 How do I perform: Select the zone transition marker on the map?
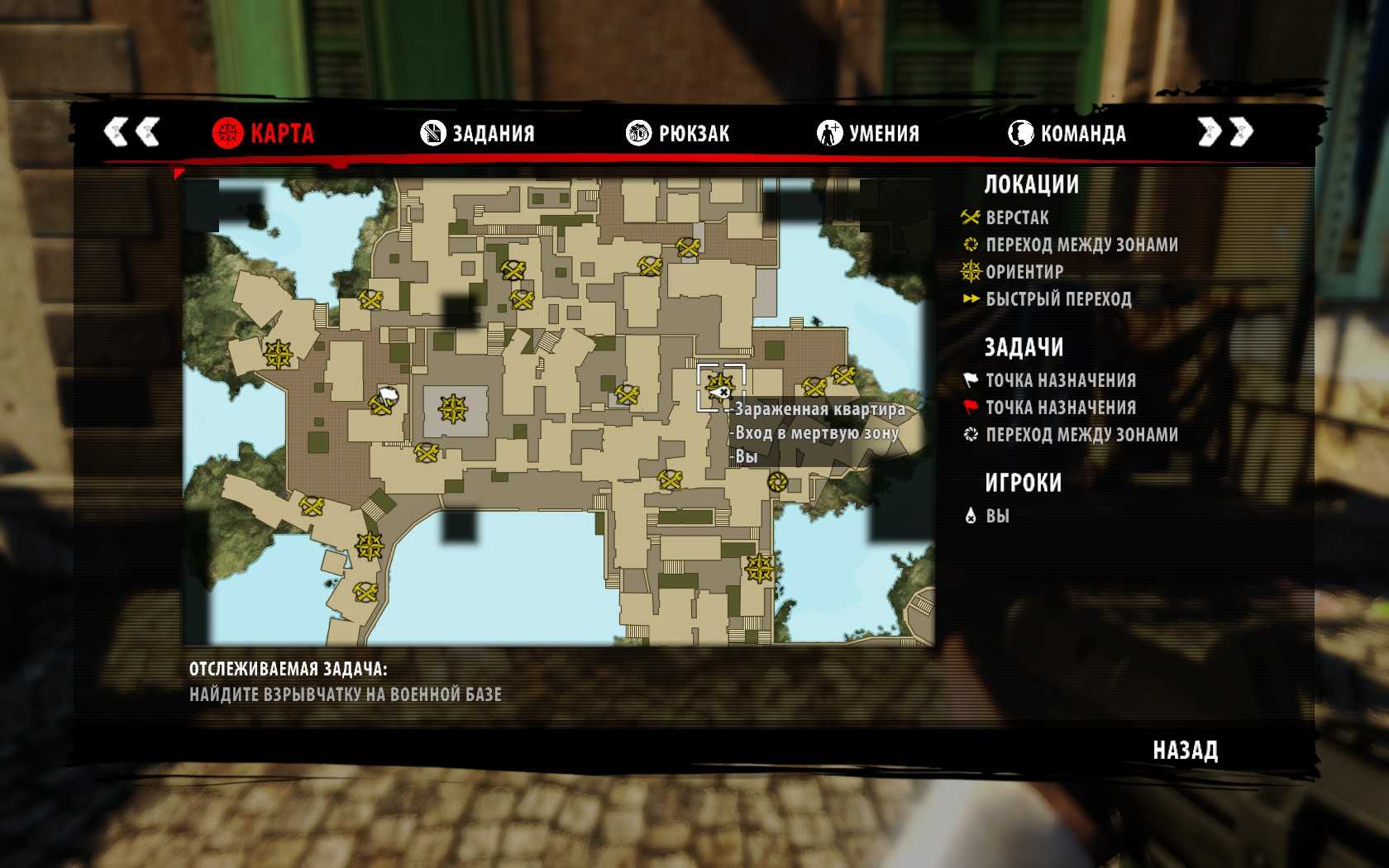click(x=776, y=481)
